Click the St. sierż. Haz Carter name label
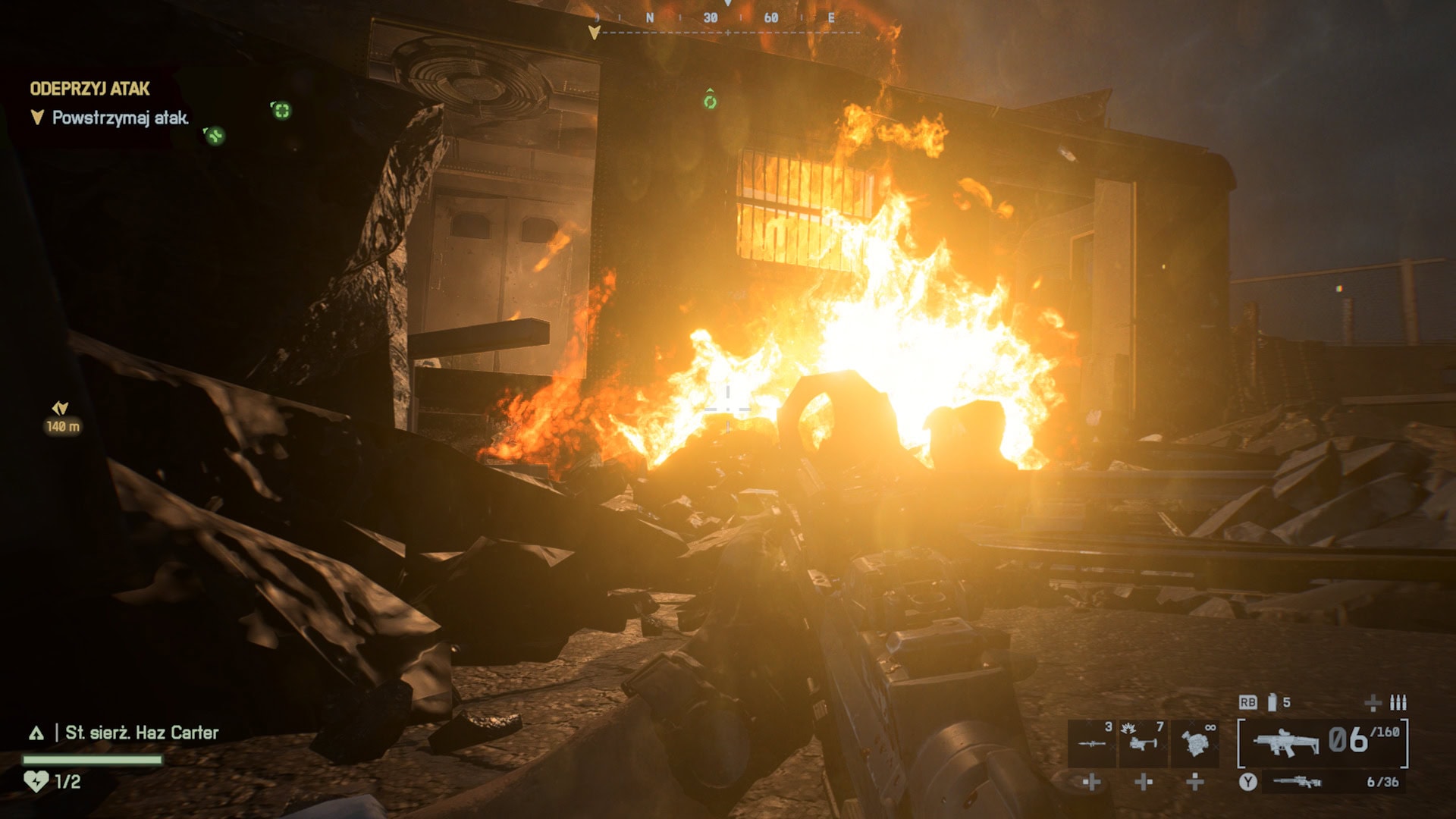 click(x=140, y=733)
